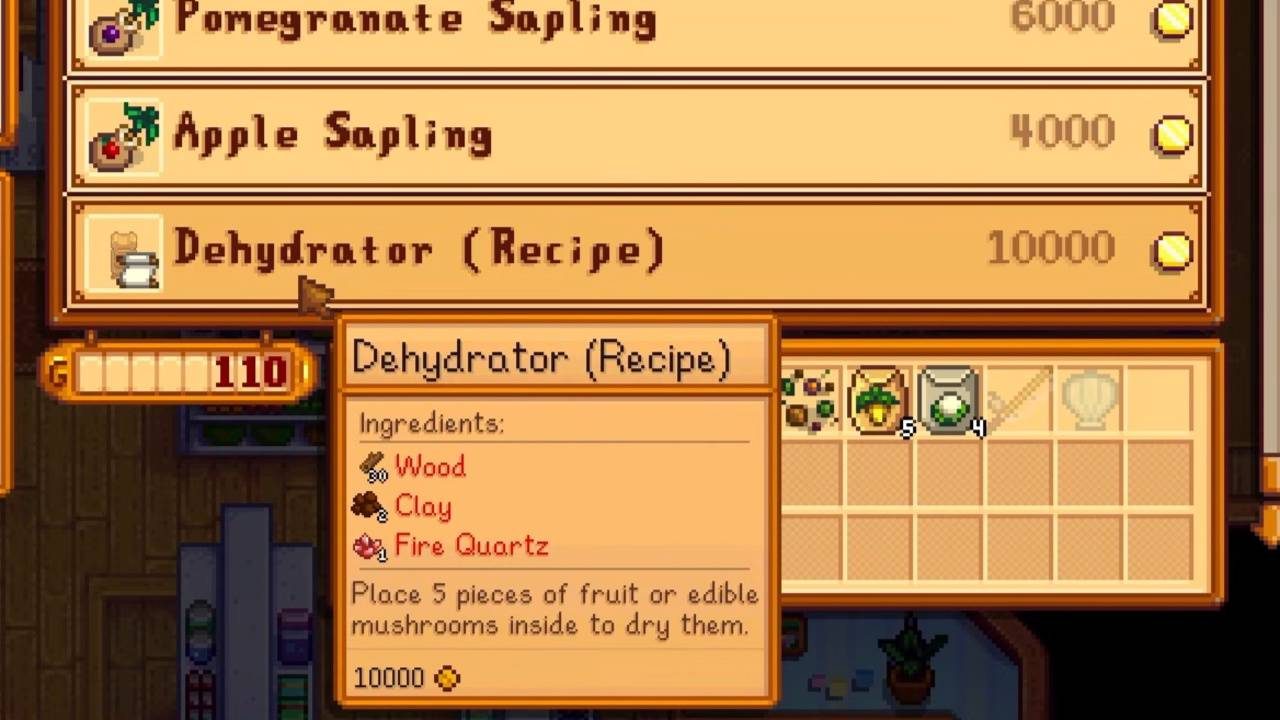Pick the seed packet with quantity 4
The image size is (1280, 720).
tap(946, 400)
